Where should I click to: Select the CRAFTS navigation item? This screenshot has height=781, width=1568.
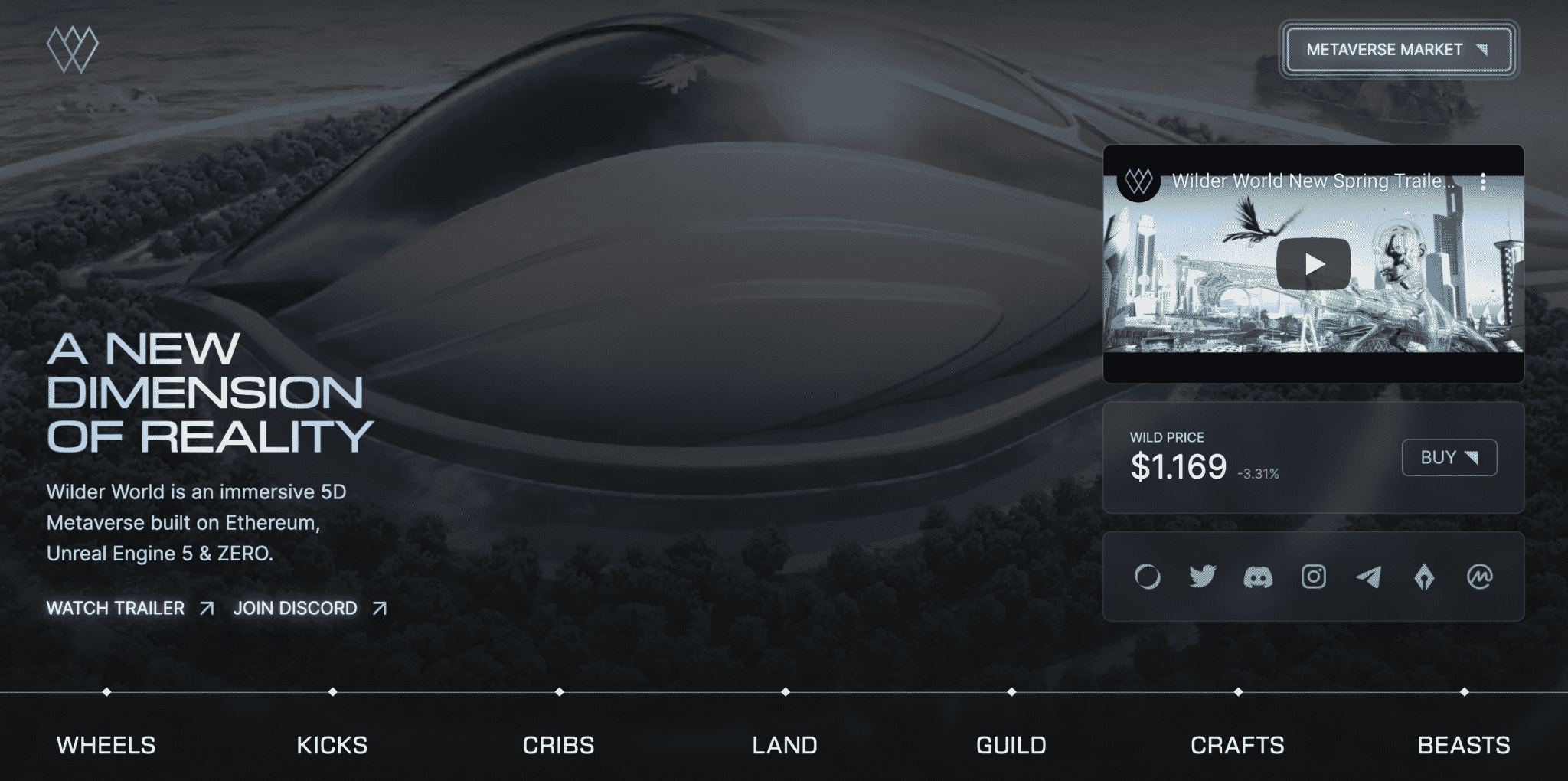[x=1237, y=743]
